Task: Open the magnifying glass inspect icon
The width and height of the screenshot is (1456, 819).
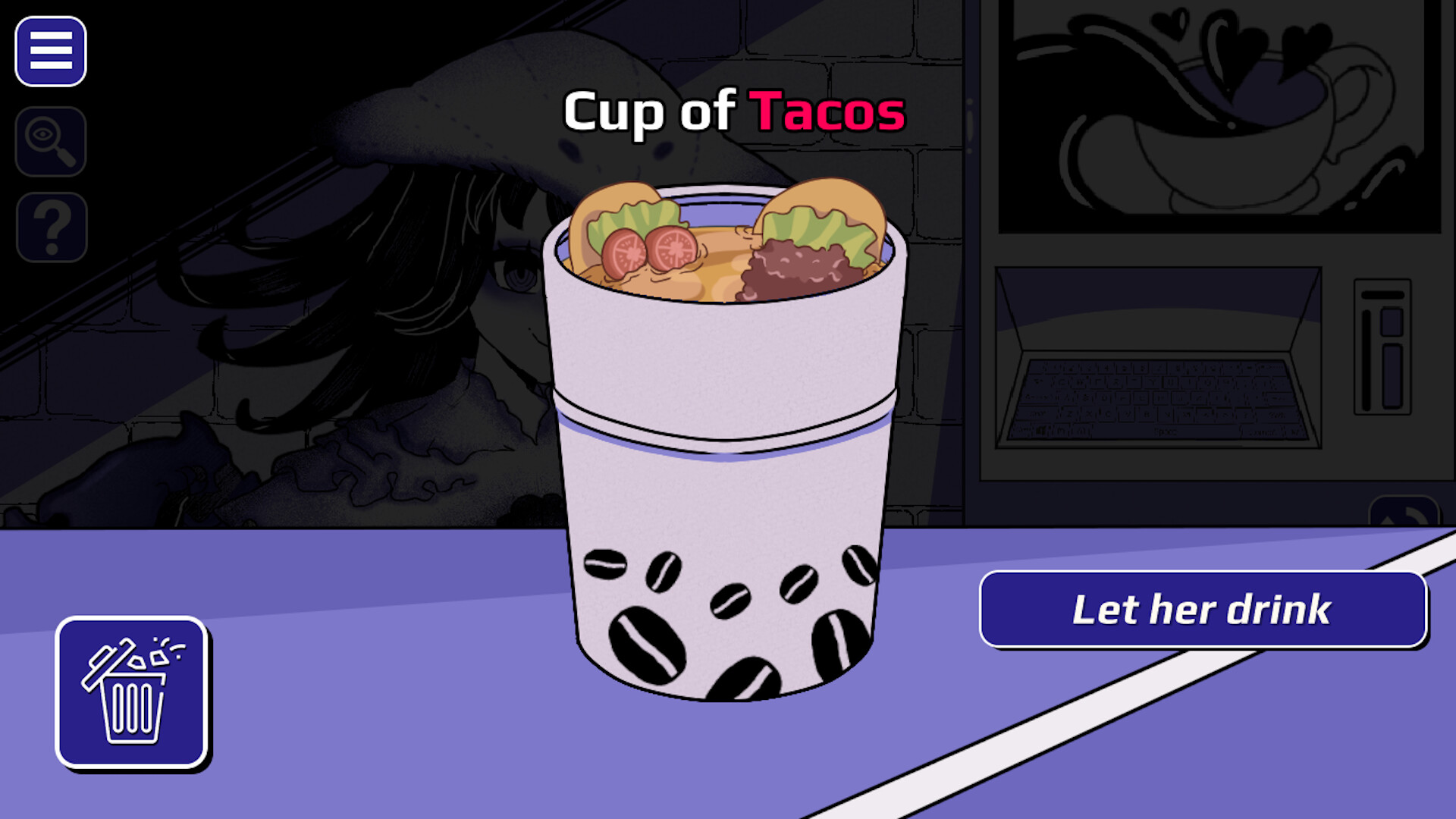Action: [x=51, y=142]
